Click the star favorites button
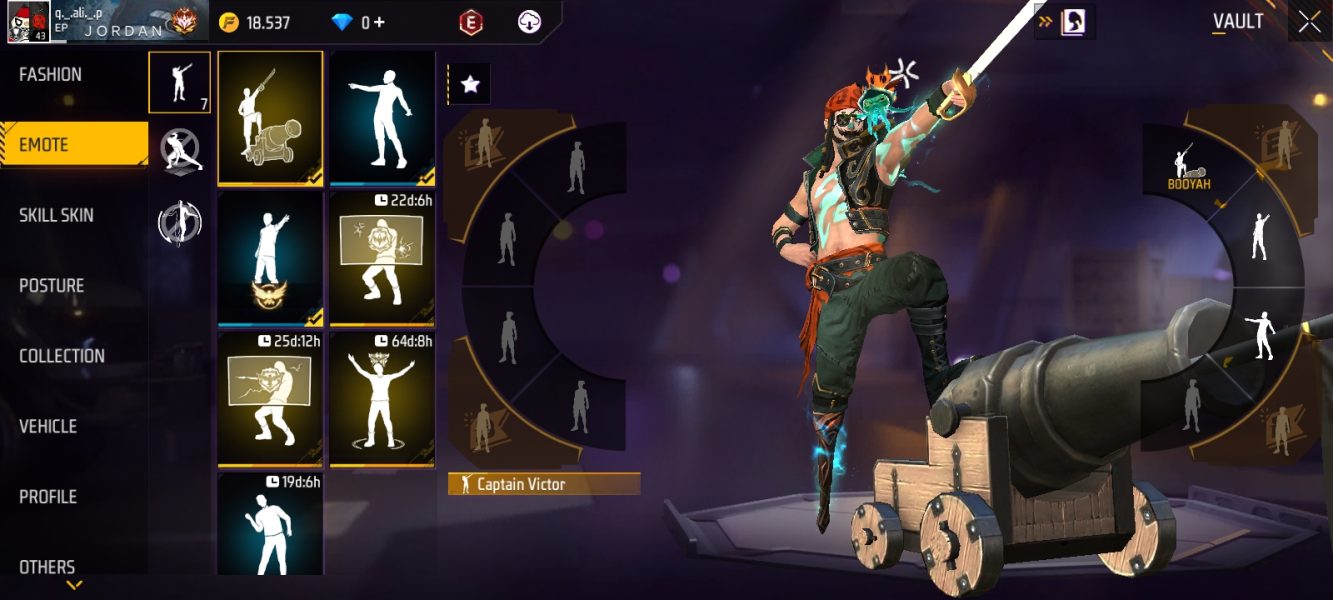The image size is (1333, 600). (470, 86)
